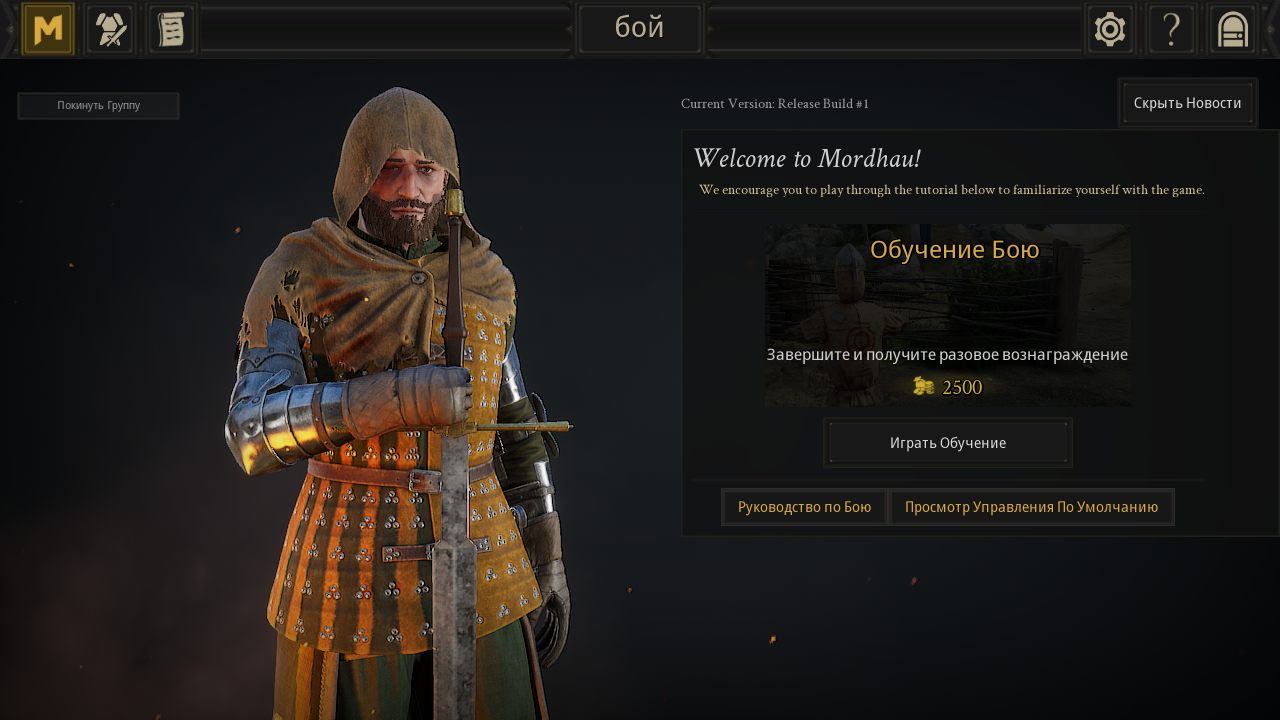Click Просмотр Управления По Умолчанию
1280x720 pixels.
coord(1032,507)
